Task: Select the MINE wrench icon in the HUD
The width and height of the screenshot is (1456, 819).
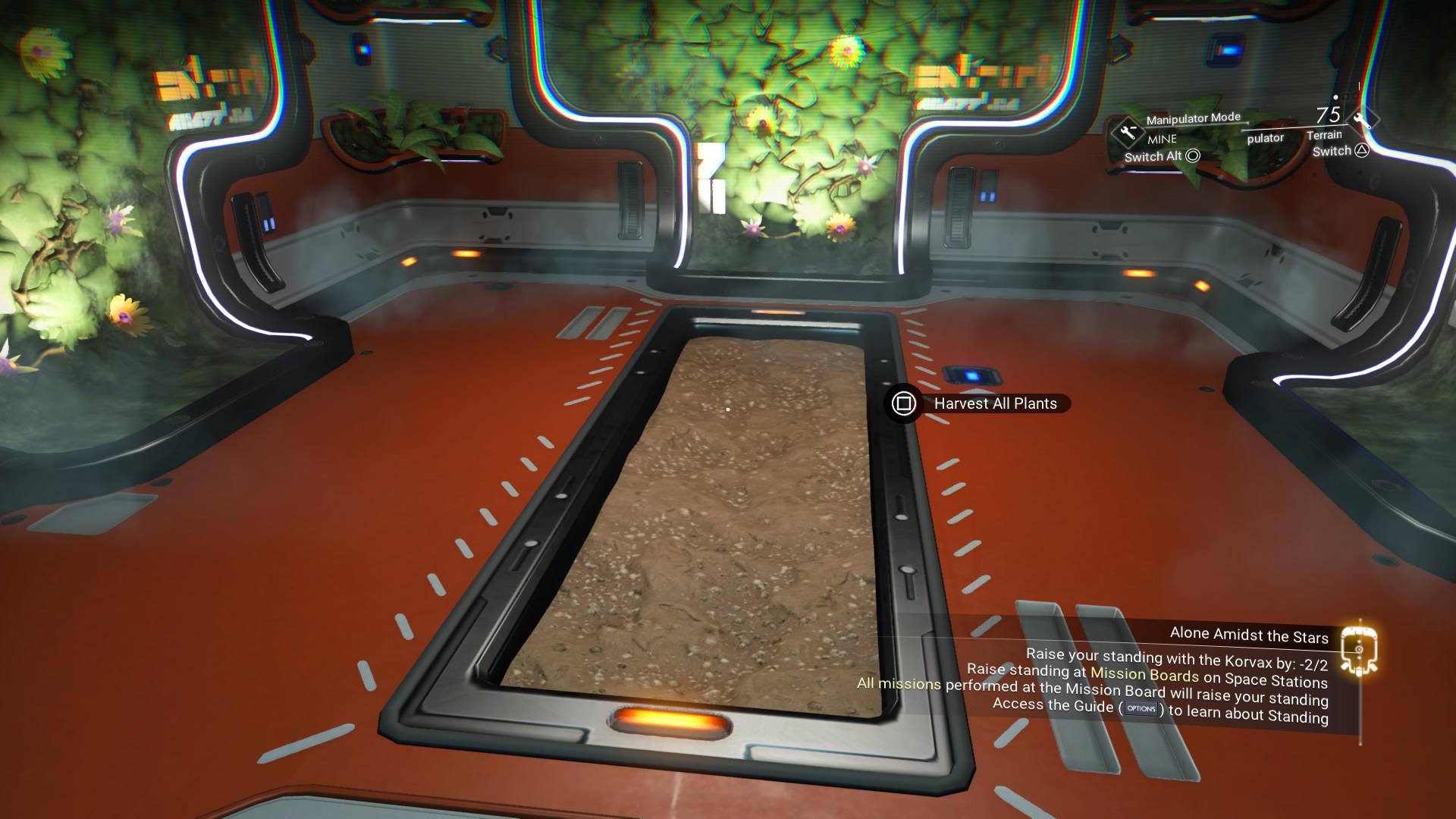Action: click(1128, 131)
